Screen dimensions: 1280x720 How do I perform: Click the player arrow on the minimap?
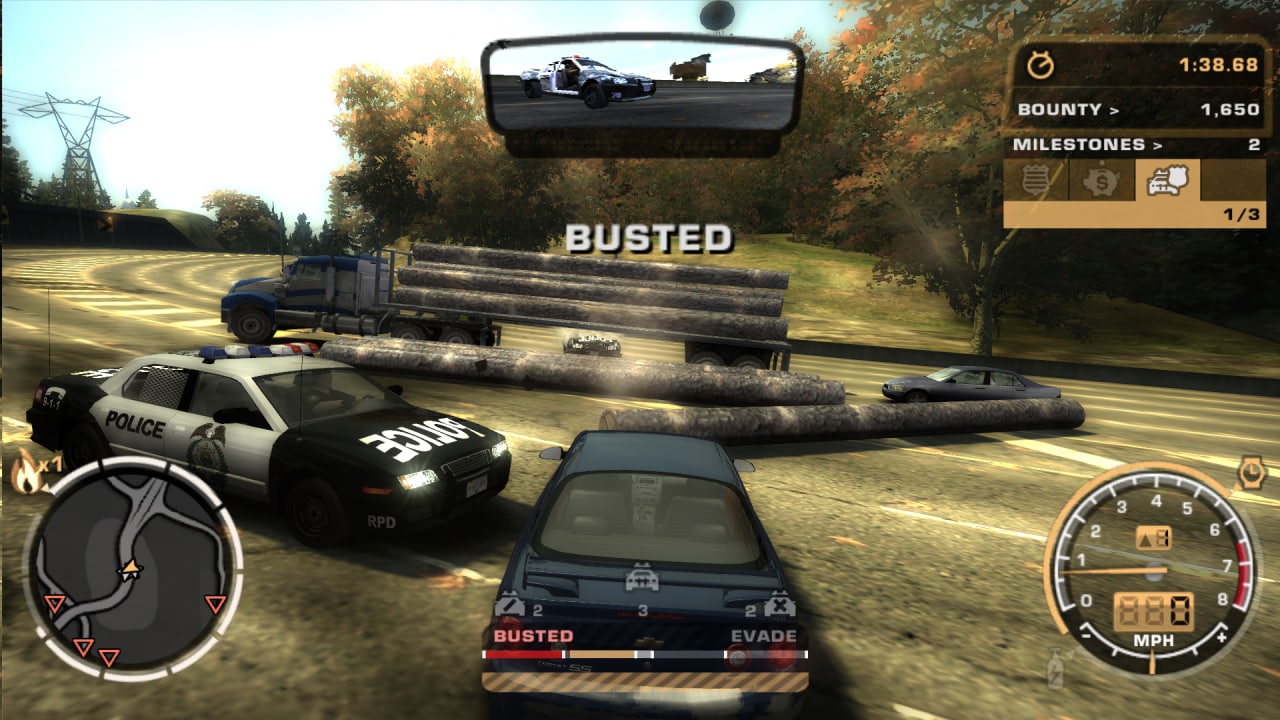pos(129,570)
